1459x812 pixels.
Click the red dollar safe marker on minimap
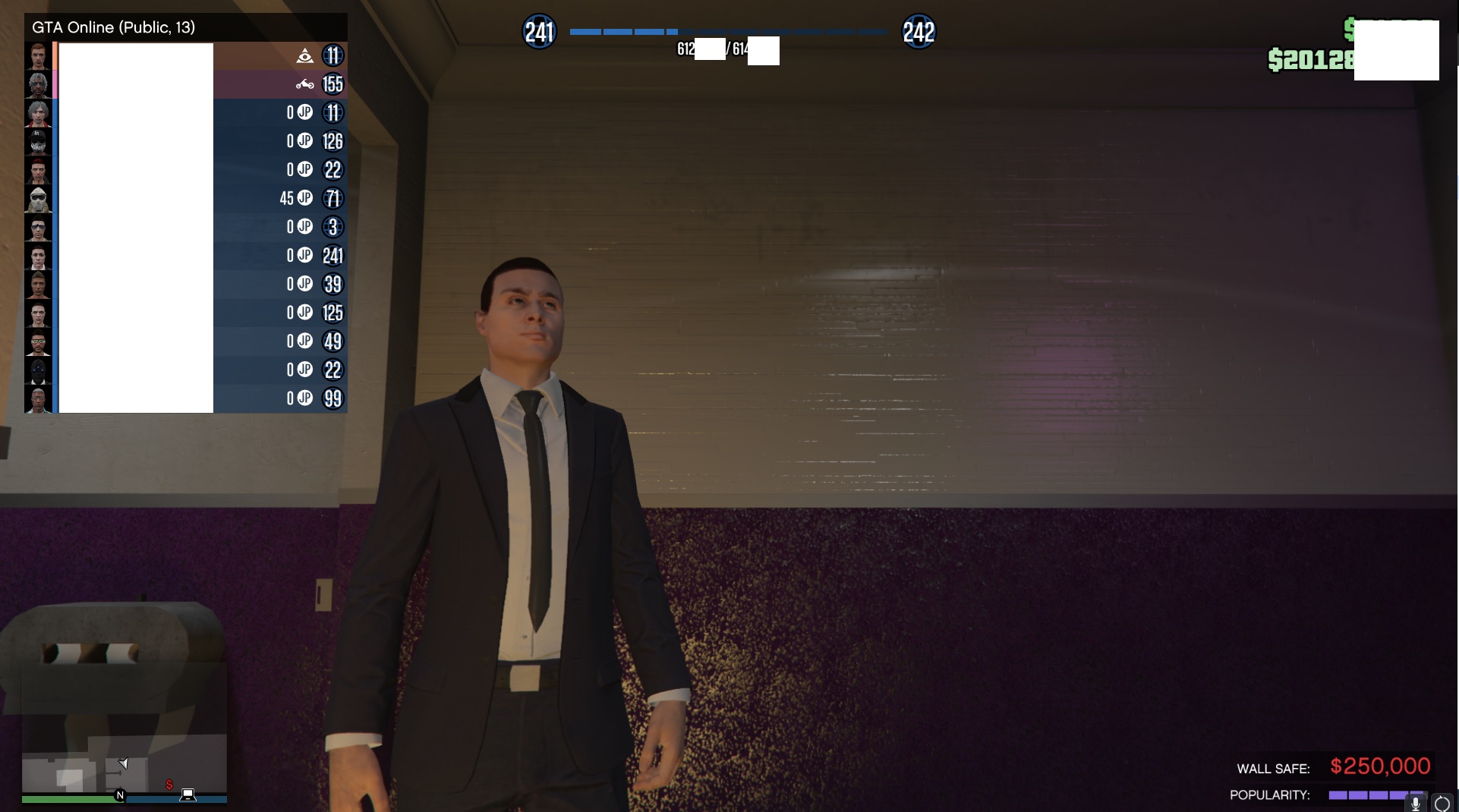[169, 785]
